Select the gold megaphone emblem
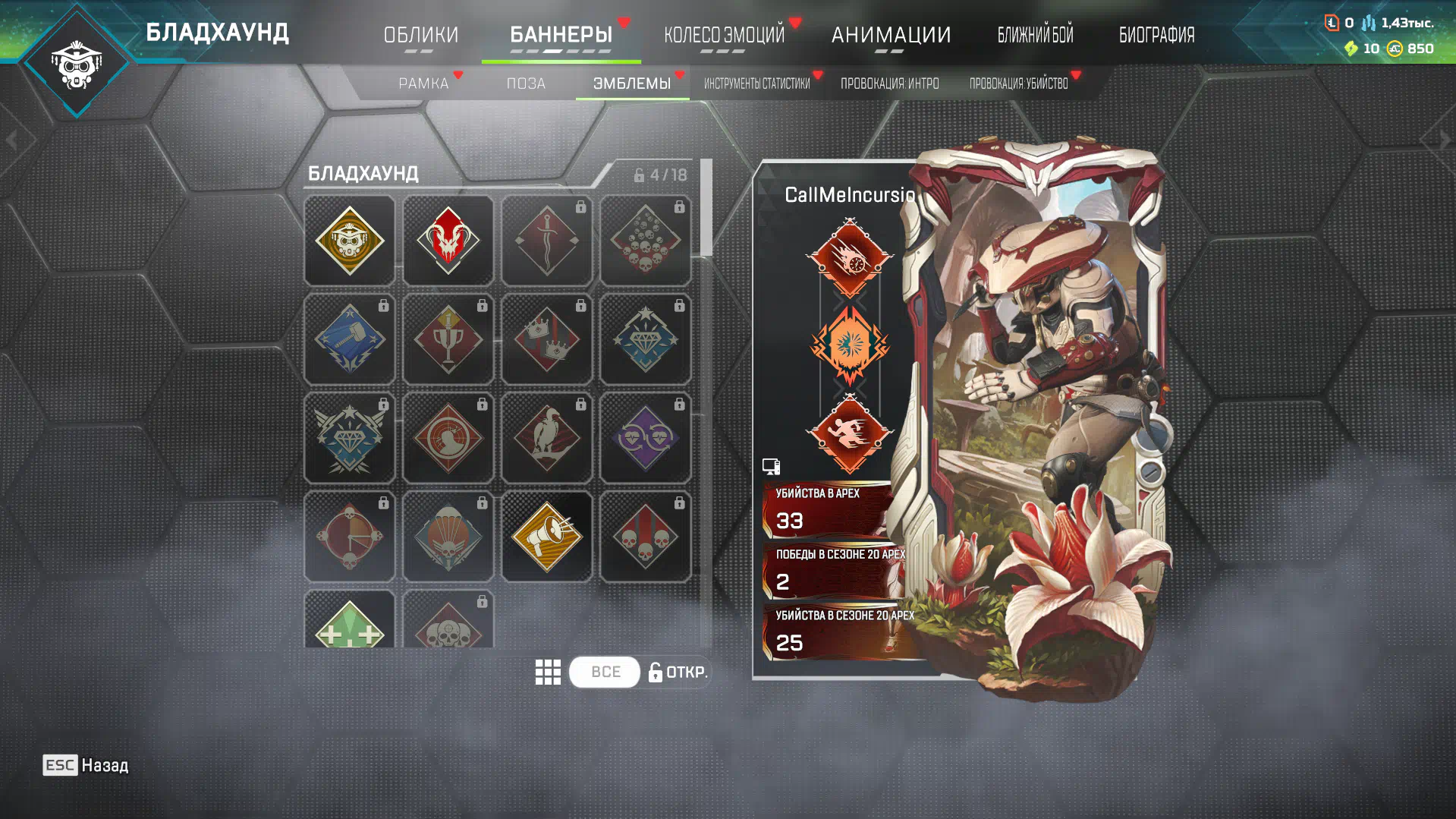Viewport: 1456px width, 819px height. pyautogui.click(x=546, y=537)
